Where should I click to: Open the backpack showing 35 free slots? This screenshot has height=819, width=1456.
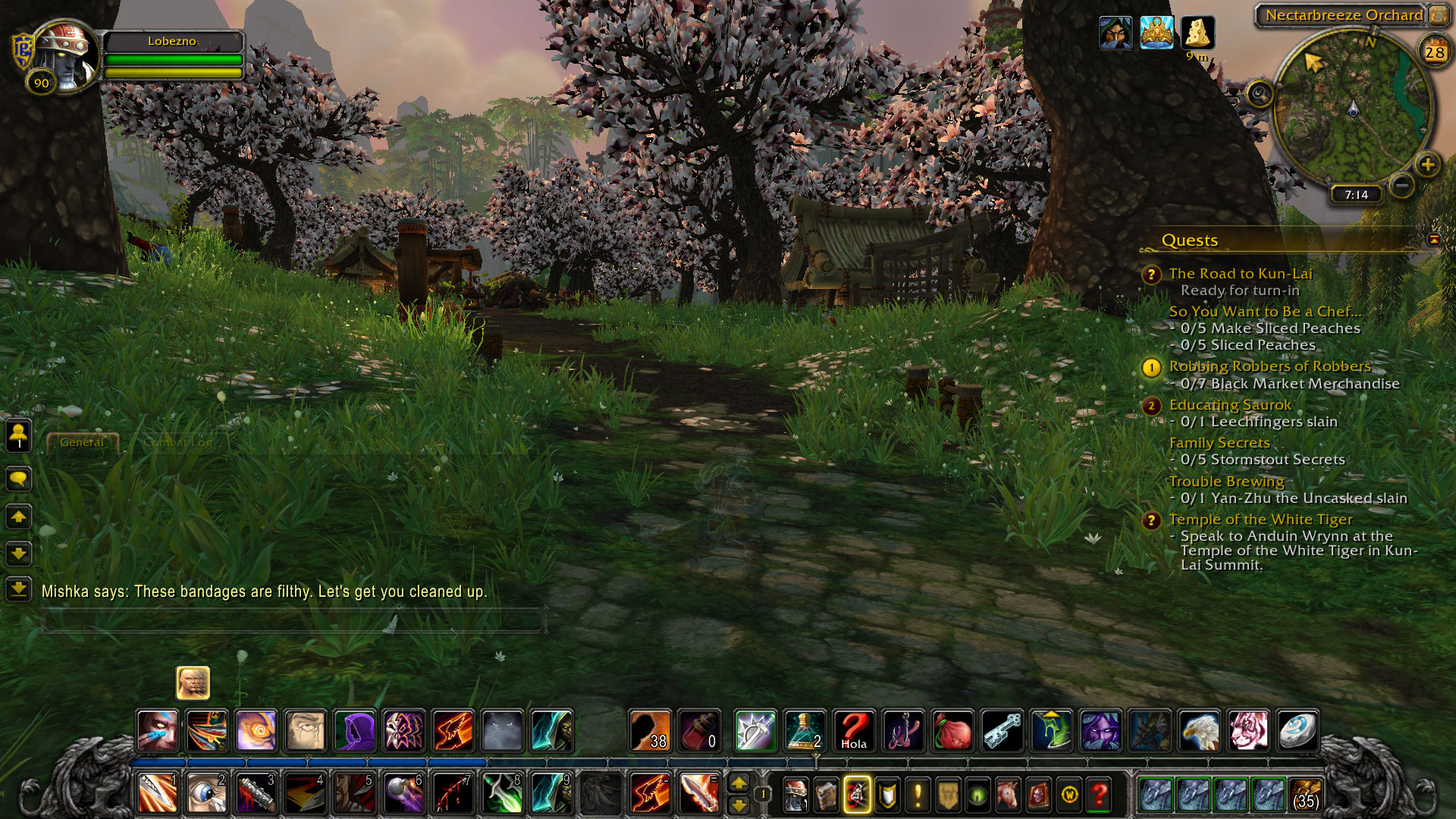coord(1306,795)
